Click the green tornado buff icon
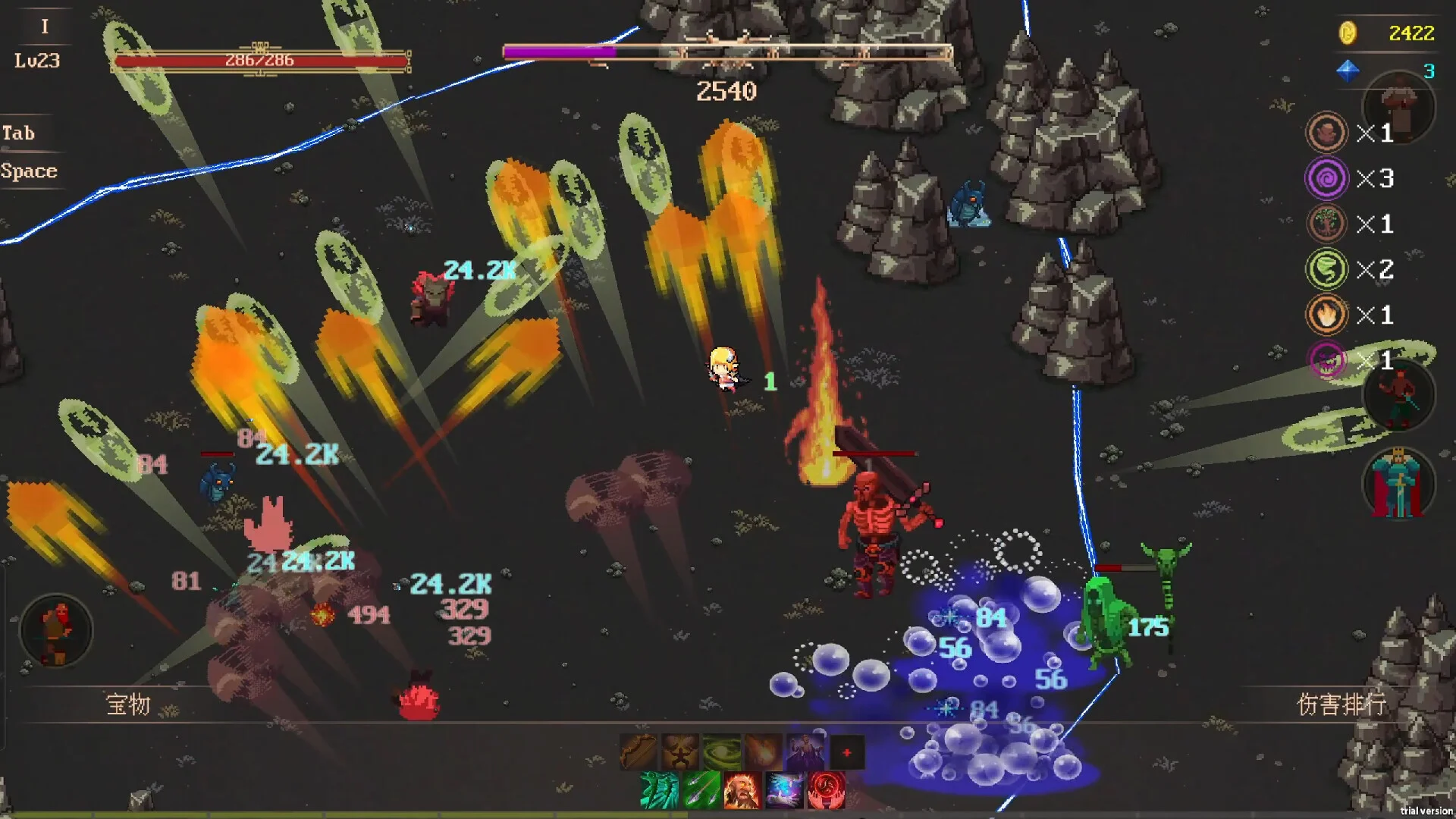 coord(1326,269)
